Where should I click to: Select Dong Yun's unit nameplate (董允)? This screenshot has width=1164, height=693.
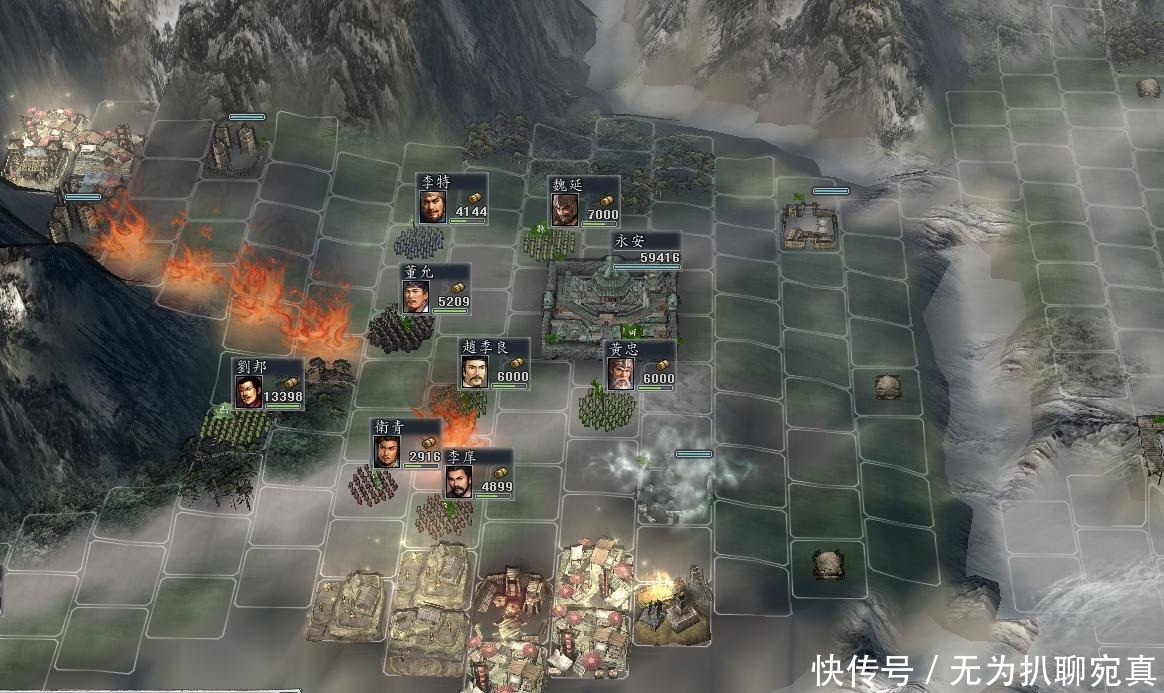(x=435, y=288)
